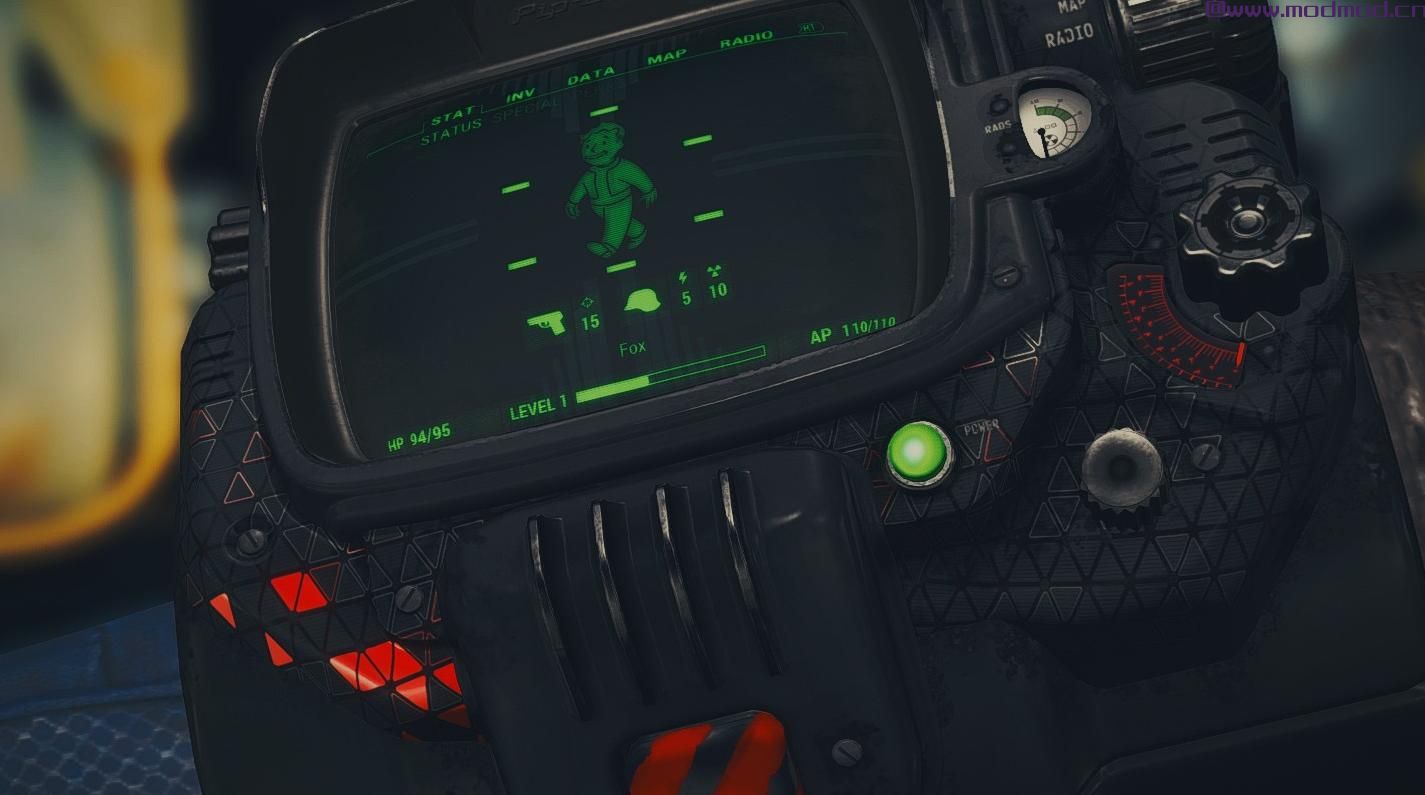Screen dimensions: 1425x795
Task: Select the lightning energy resistance icon
Action: click(684, 281)
